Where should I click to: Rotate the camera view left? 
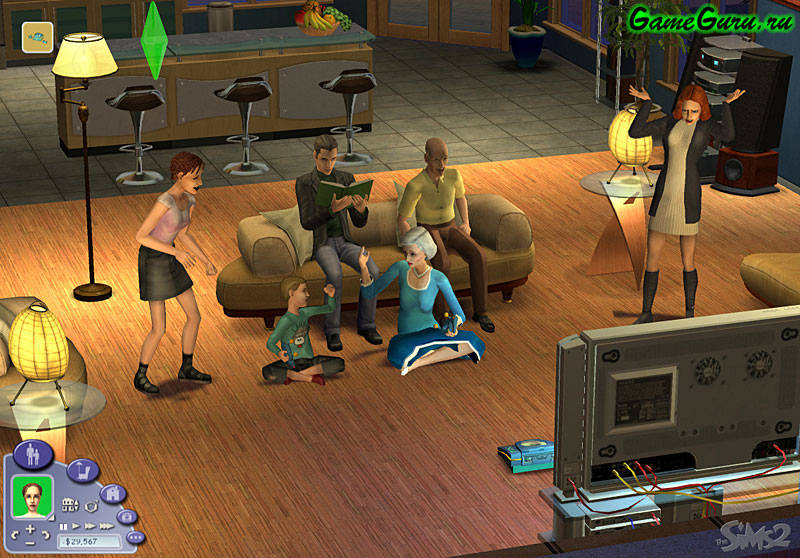click(14, 537)
